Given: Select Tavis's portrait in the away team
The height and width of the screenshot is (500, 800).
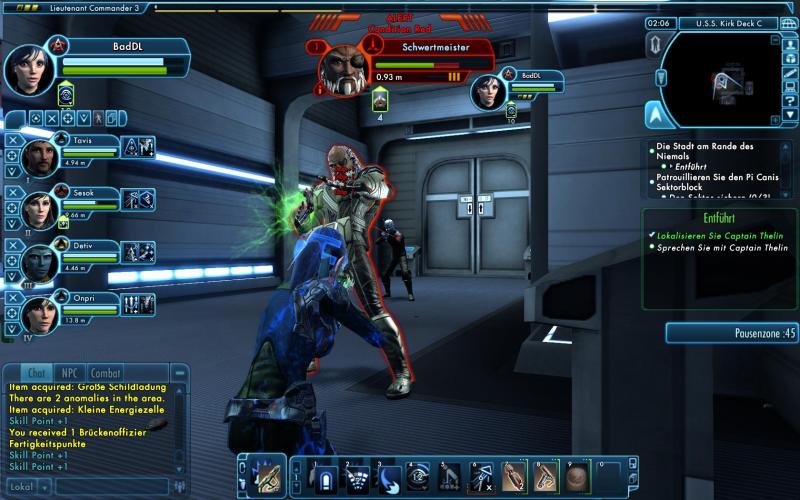Looking at the screenshot, I should [40, 156].
